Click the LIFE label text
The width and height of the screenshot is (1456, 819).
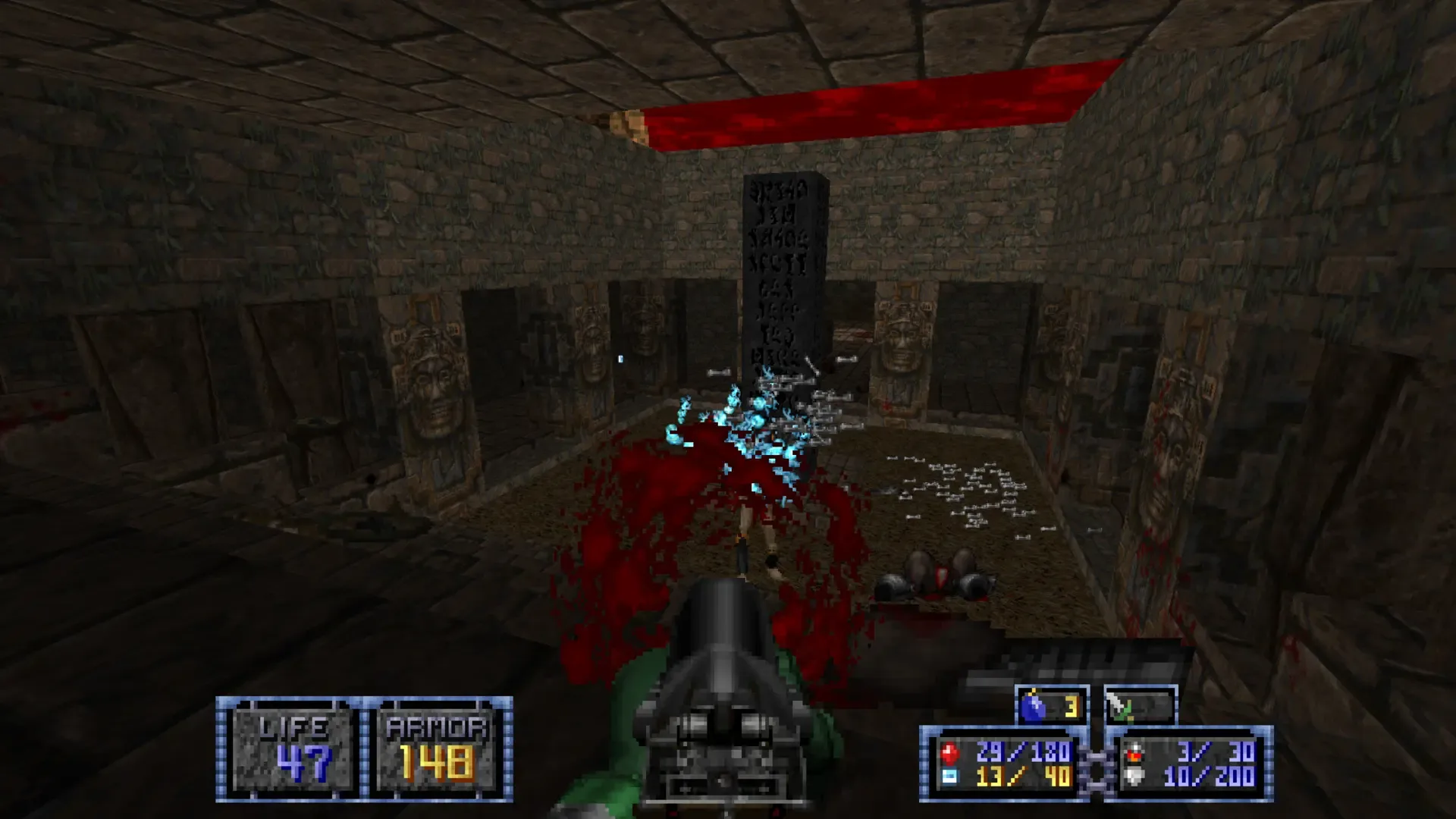(x=292, y=726)
